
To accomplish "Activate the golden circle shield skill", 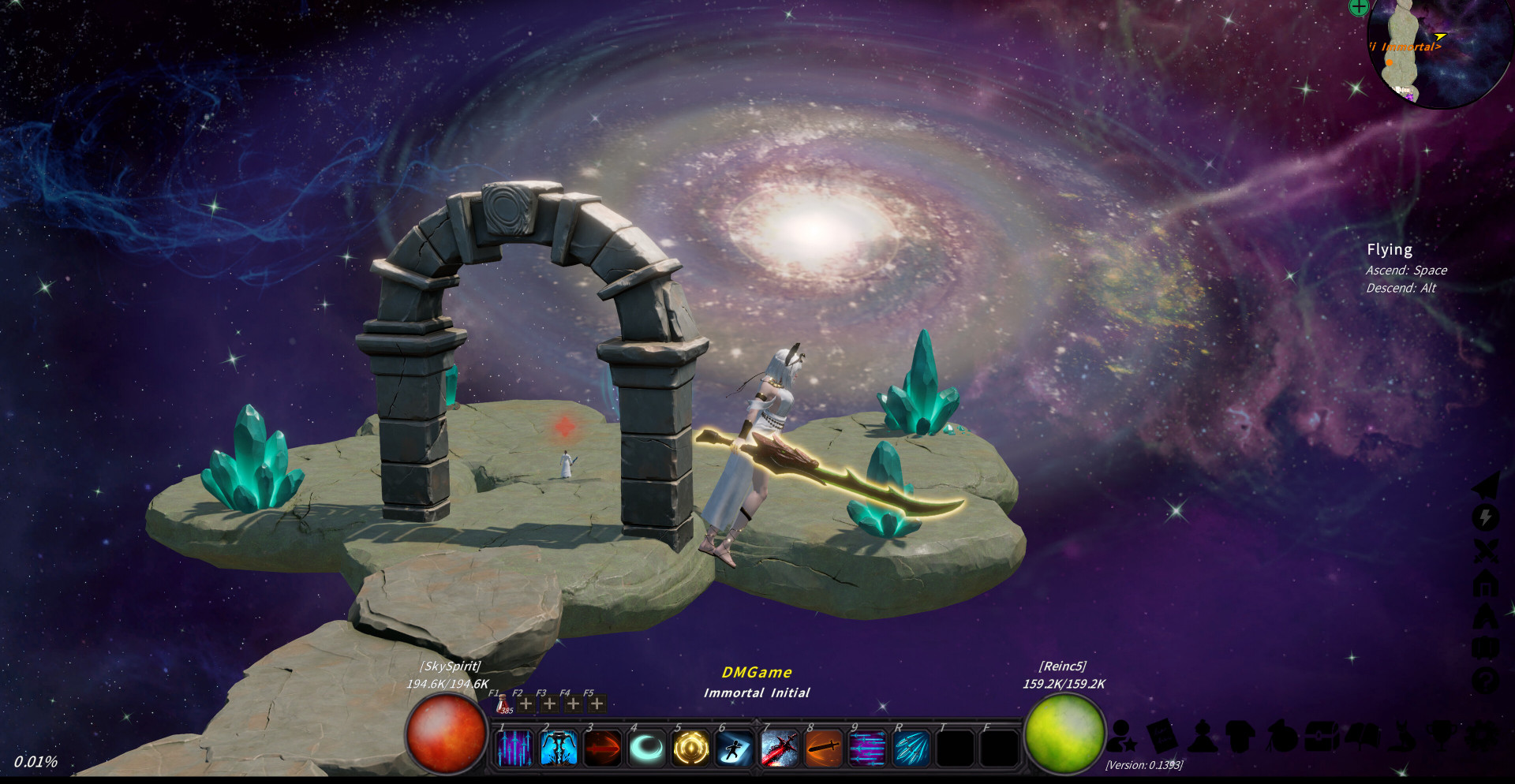I will click(691, 748).
